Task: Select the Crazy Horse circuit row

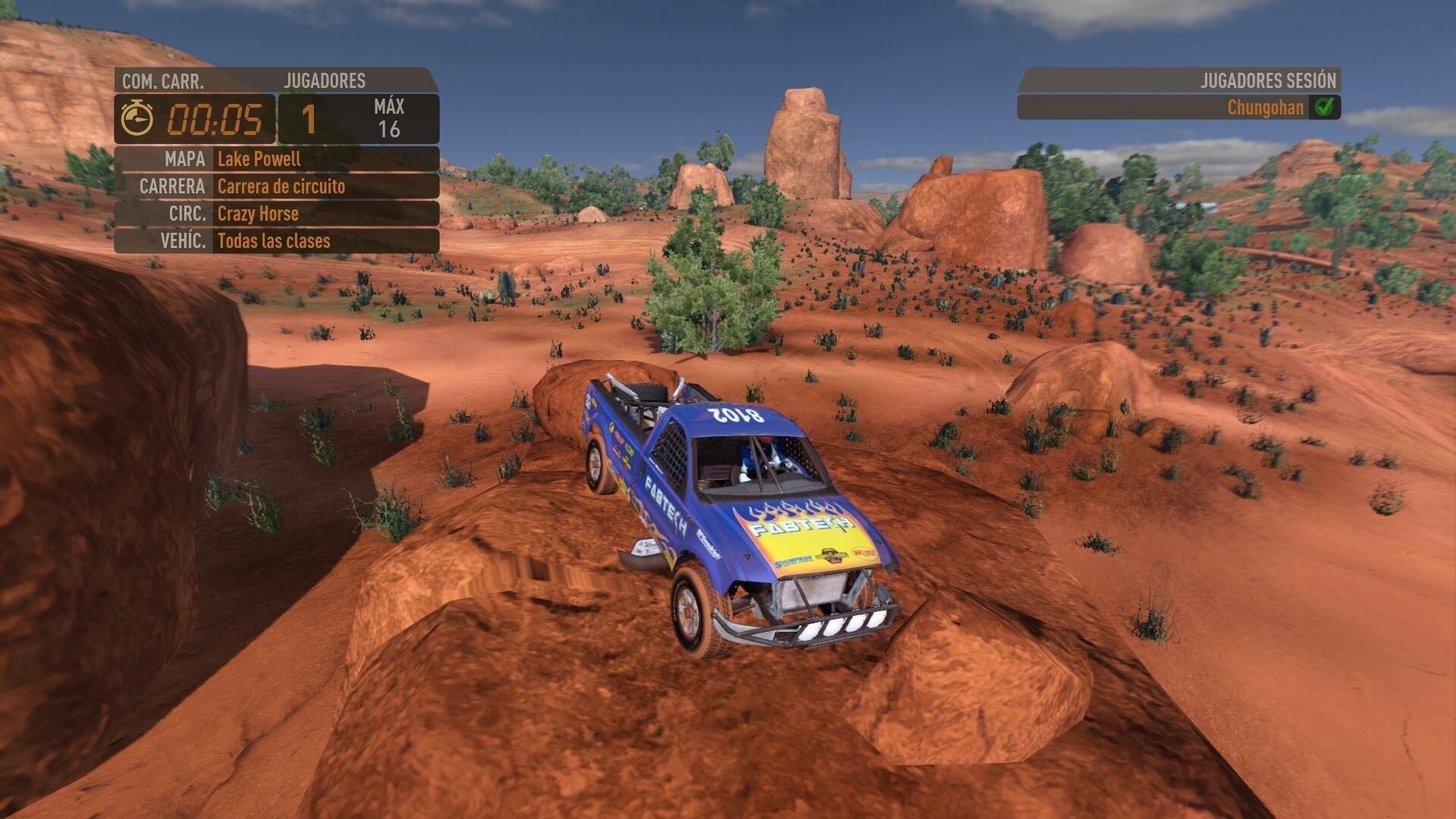Action: (277, 214)
